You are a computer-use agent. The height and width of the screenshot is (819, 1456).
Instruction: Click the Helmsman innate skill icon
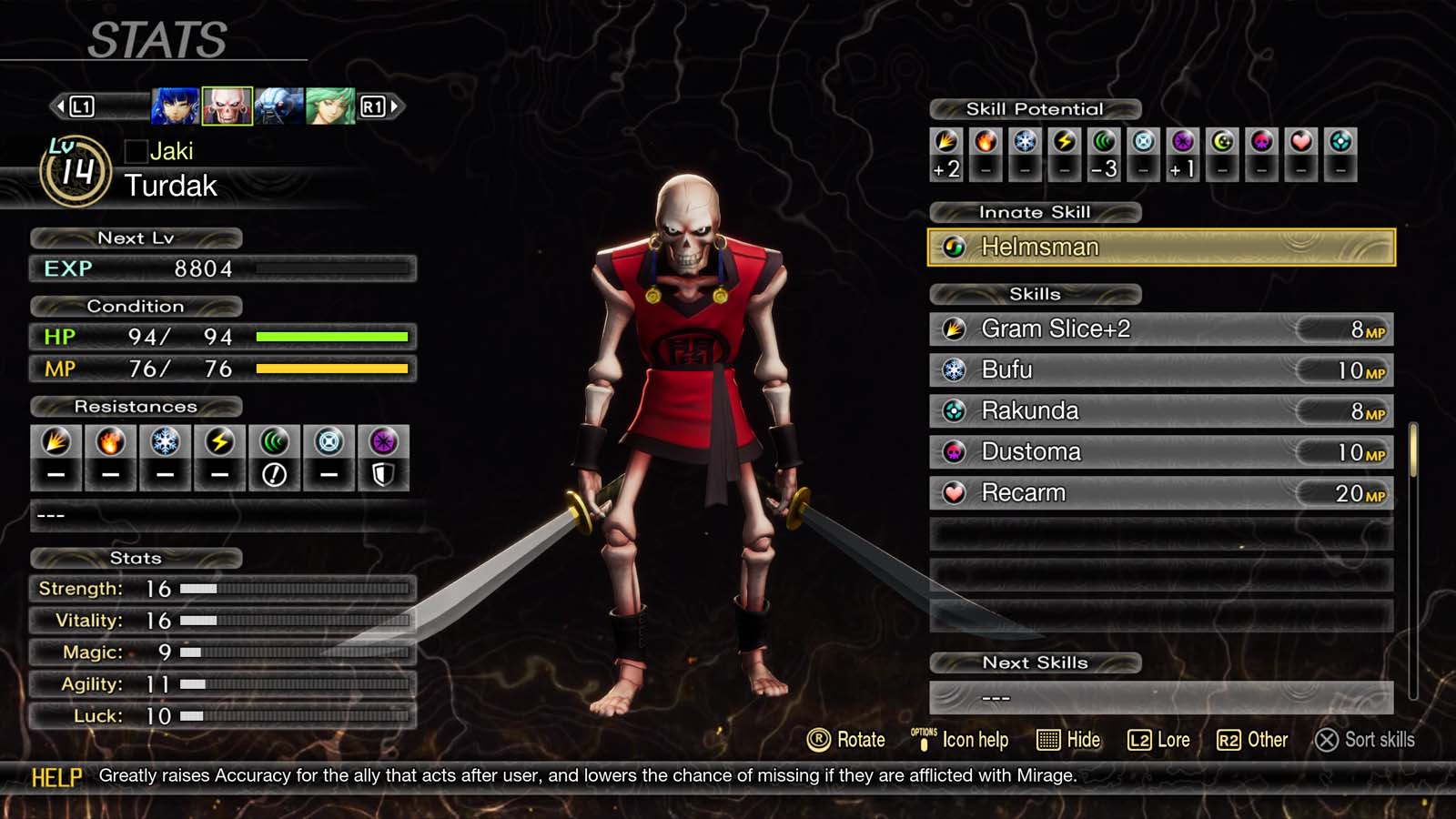pyautogui.click(x=954, y=247)
